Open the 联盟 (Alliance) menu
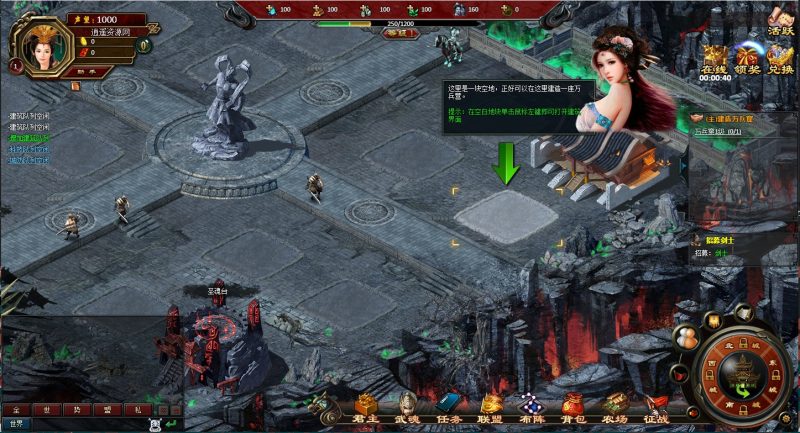Image resolution: width=800 pixels, height=433 pixels. [x=490, y=408]
